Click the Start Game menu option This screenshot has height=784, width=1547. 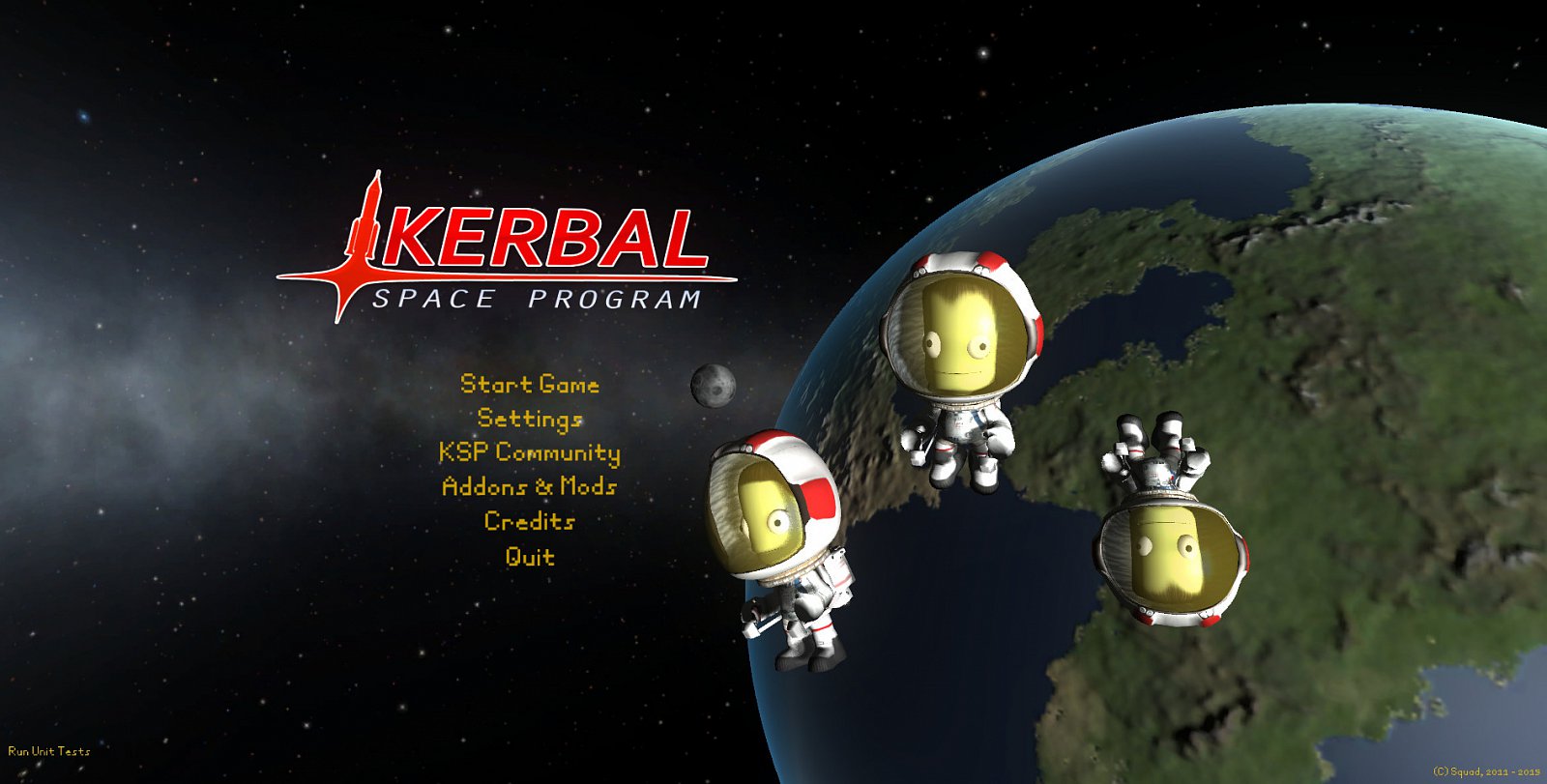click(531, 385)
